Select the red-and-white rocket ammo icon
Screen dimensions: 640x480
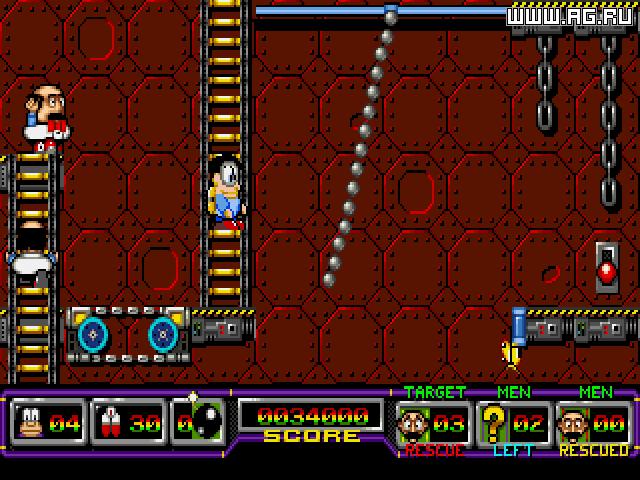(108, 423)
